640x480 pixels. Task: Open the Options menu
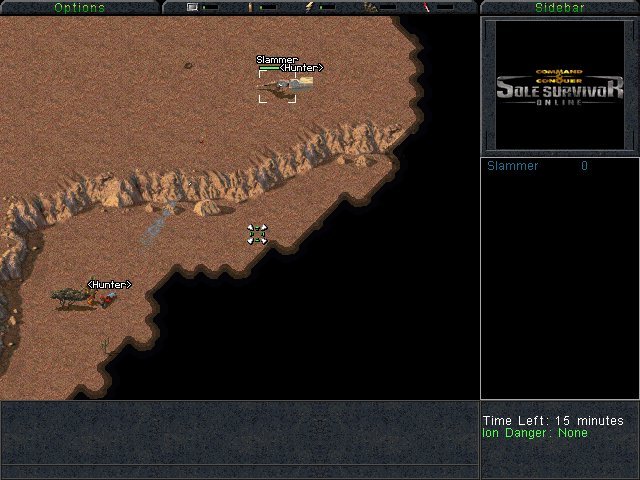click(79, 7)
